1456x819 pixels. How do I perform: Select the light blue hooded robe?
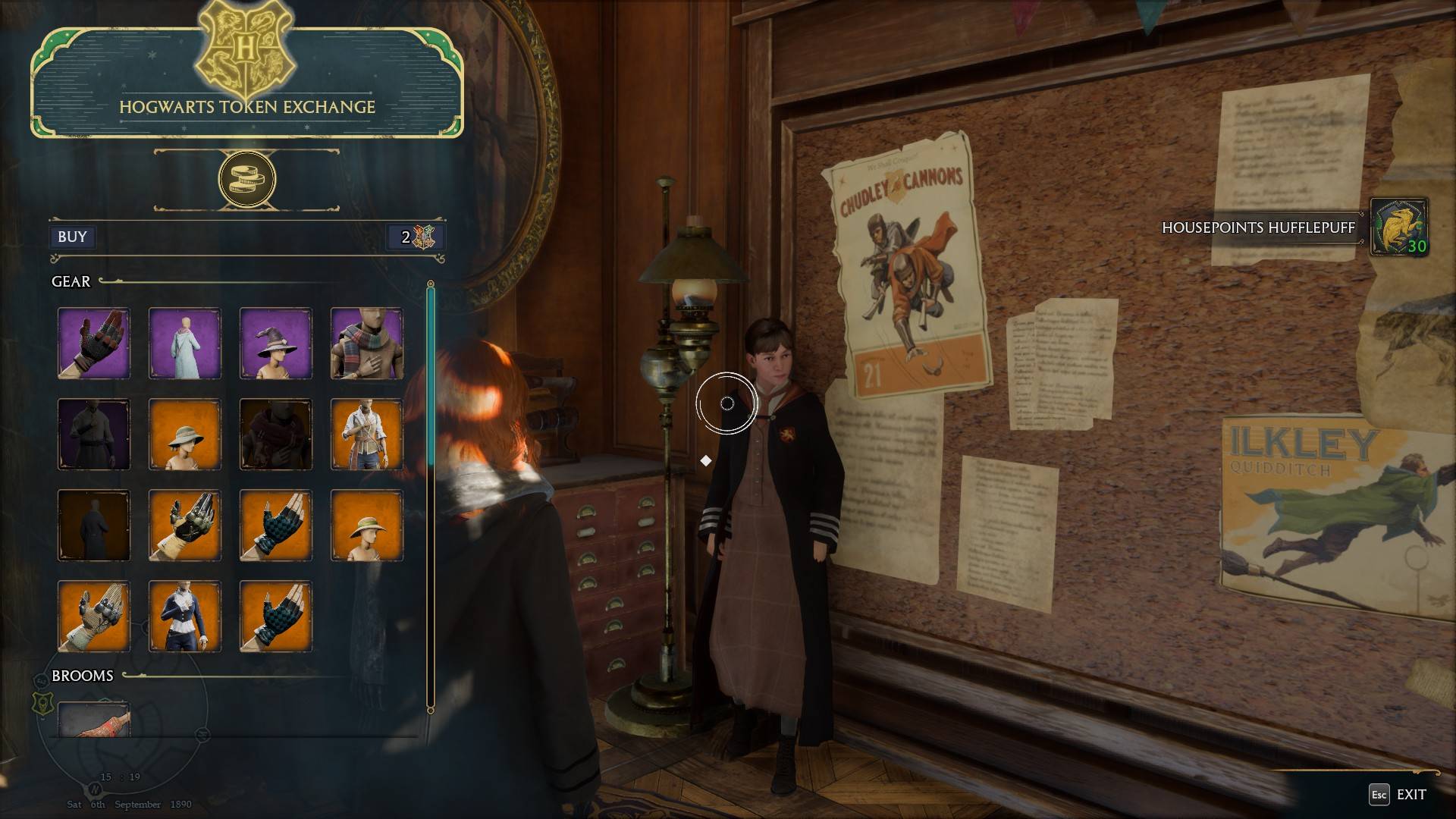pos(184,343)
